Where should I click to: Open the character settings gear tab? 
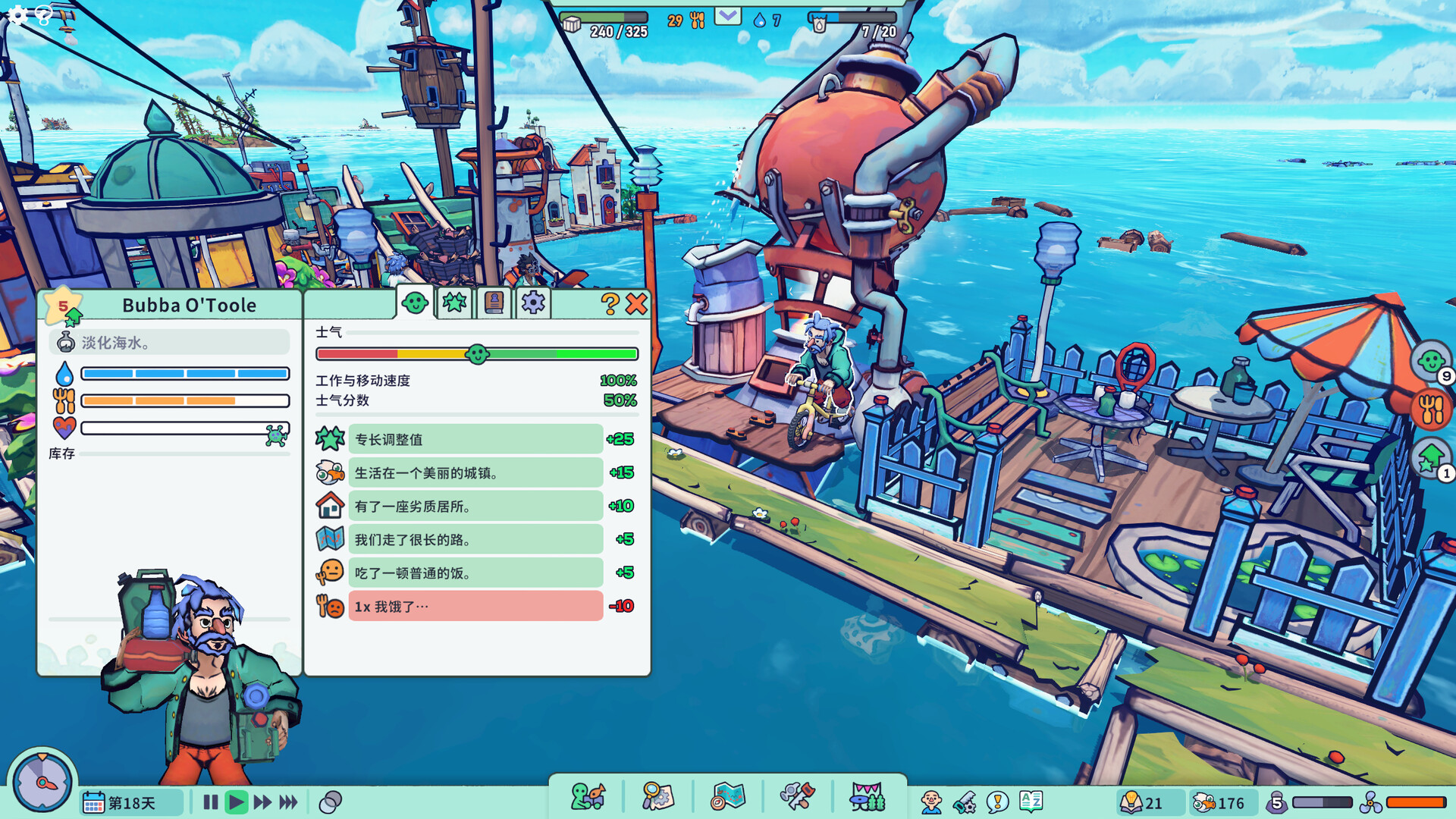(532, 303)
